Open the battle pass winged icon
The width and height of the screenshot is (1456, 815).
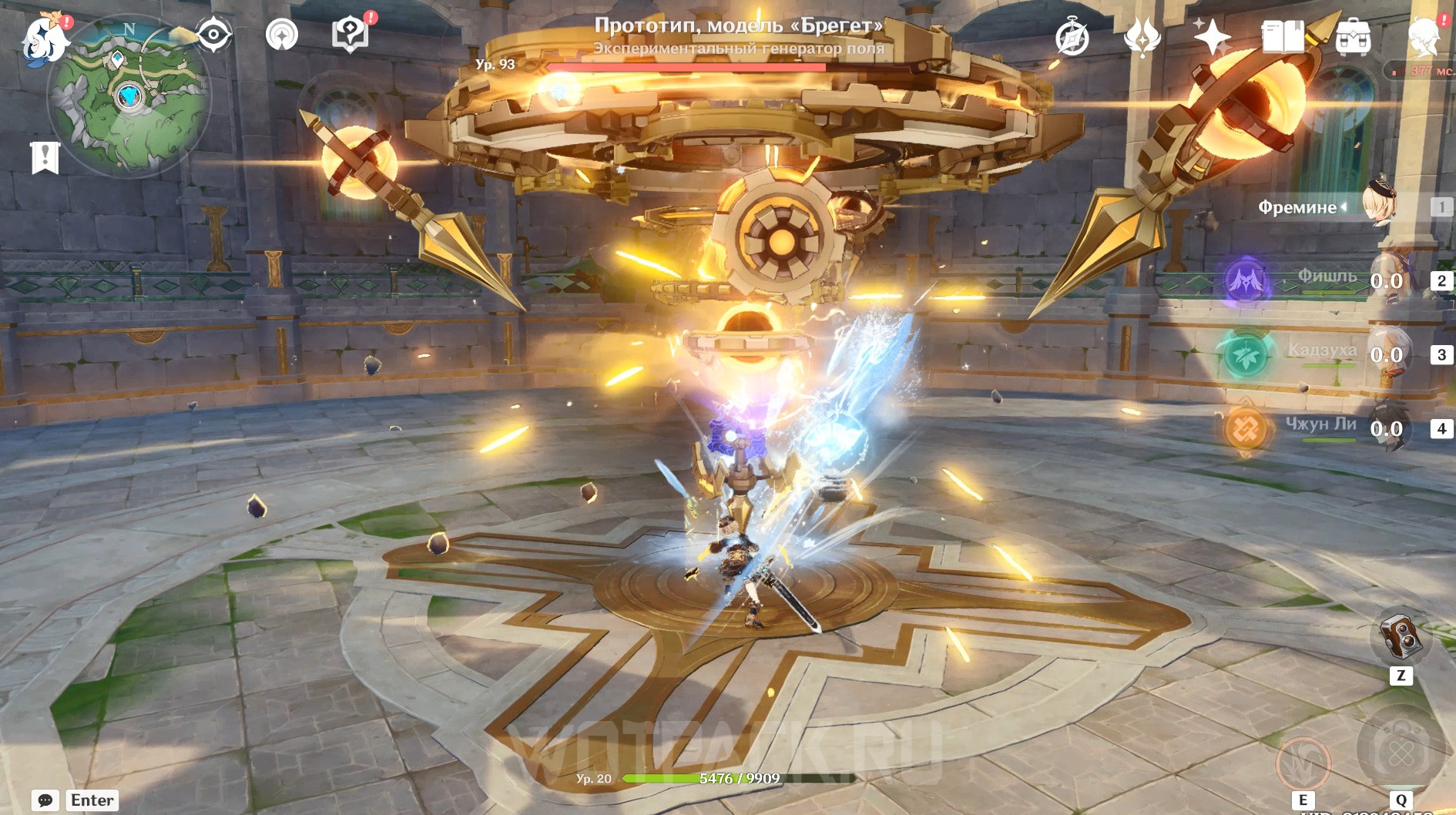coord(1142,37)
